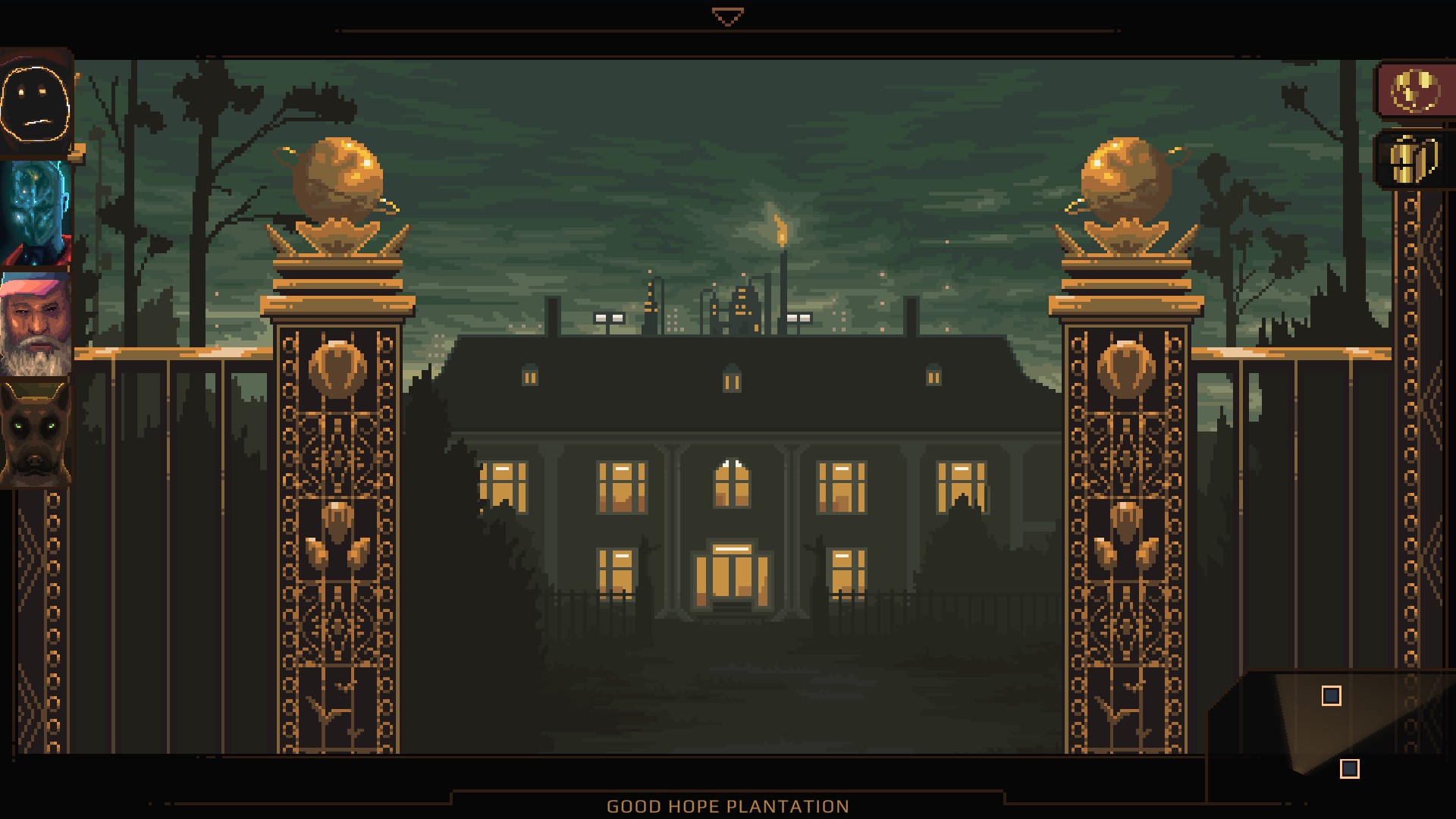Expand the top dropdown arrow panel
Screen dimensions: 1456x819
coord(727,17)
